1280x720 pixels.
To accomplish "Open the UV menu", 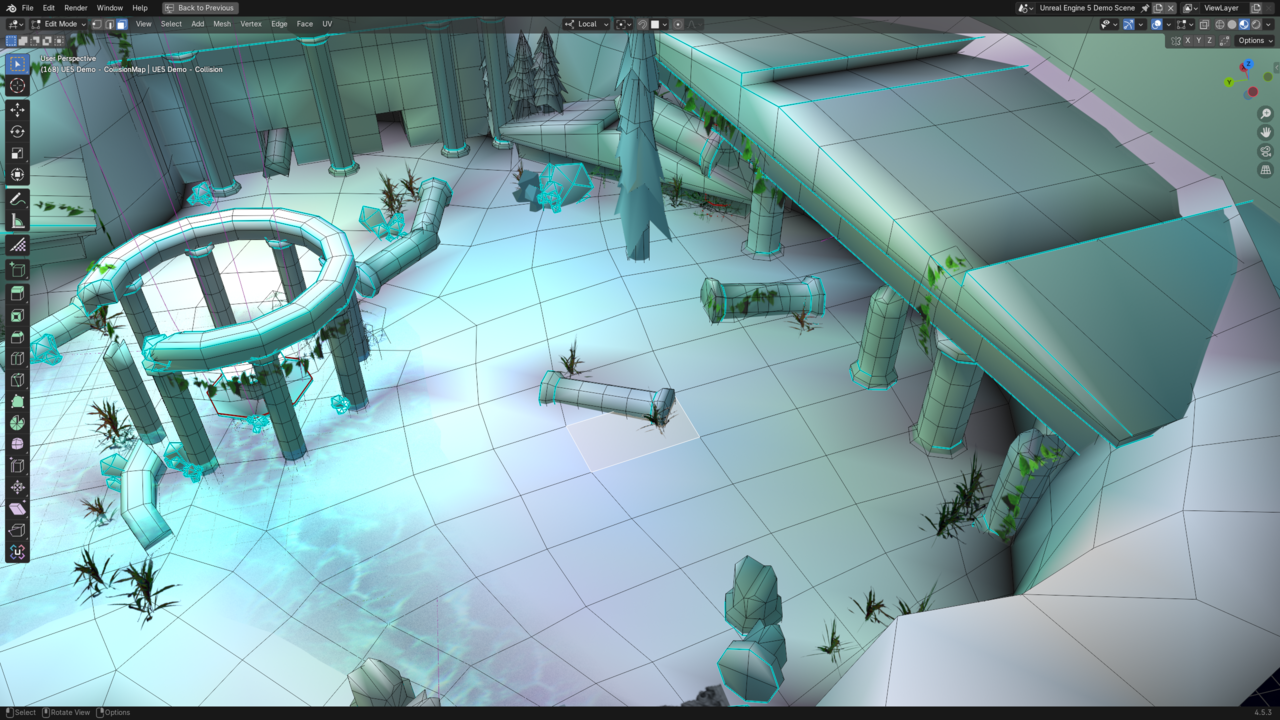I will [x=327, y=24].
